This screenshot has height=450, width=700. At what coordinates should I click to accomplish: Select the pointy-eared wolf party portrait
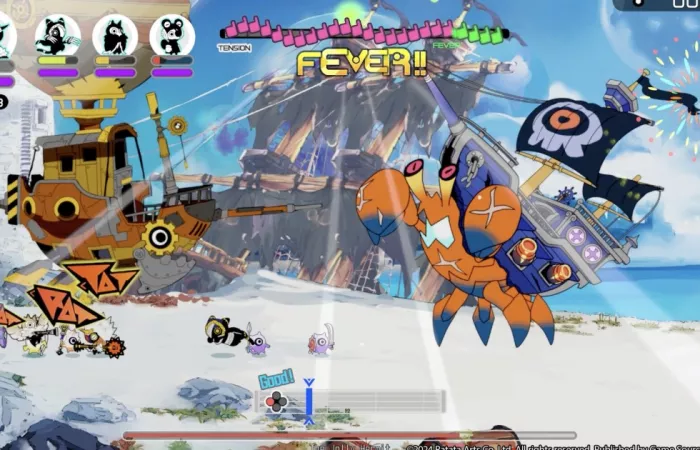point(115,35)
